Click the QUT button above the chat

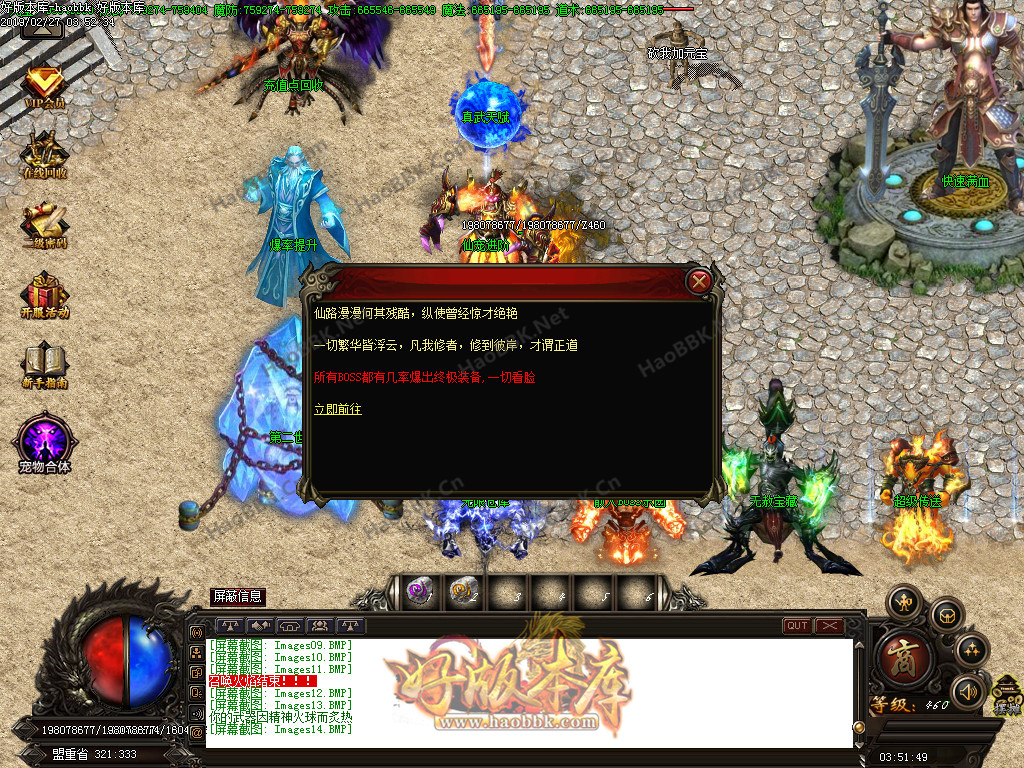pos(797,626)
